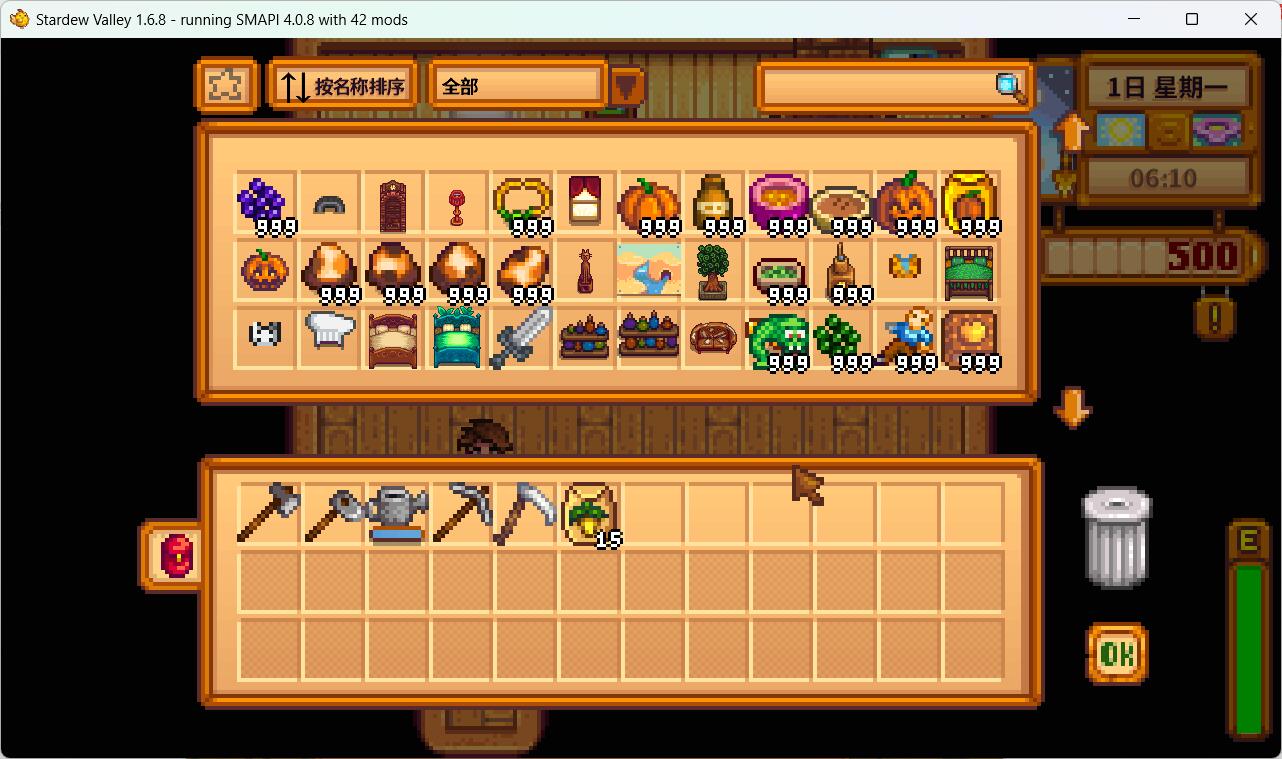Select the pickaxe in the inventory

point(458,512)
